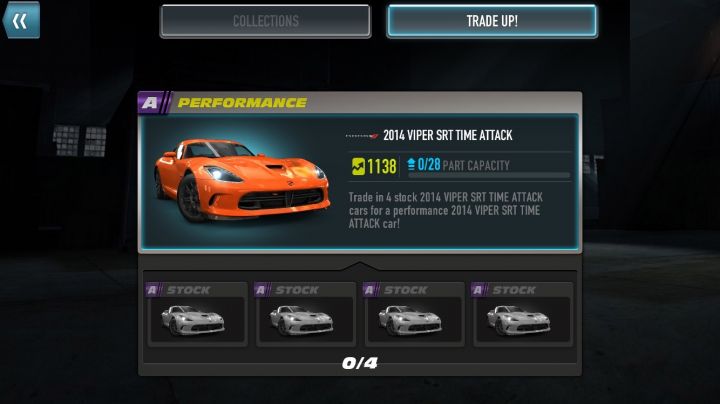The width and height of the screenshot is (720, 404).
Task: Switch to the Collections tab
Action: pos(265,21)
